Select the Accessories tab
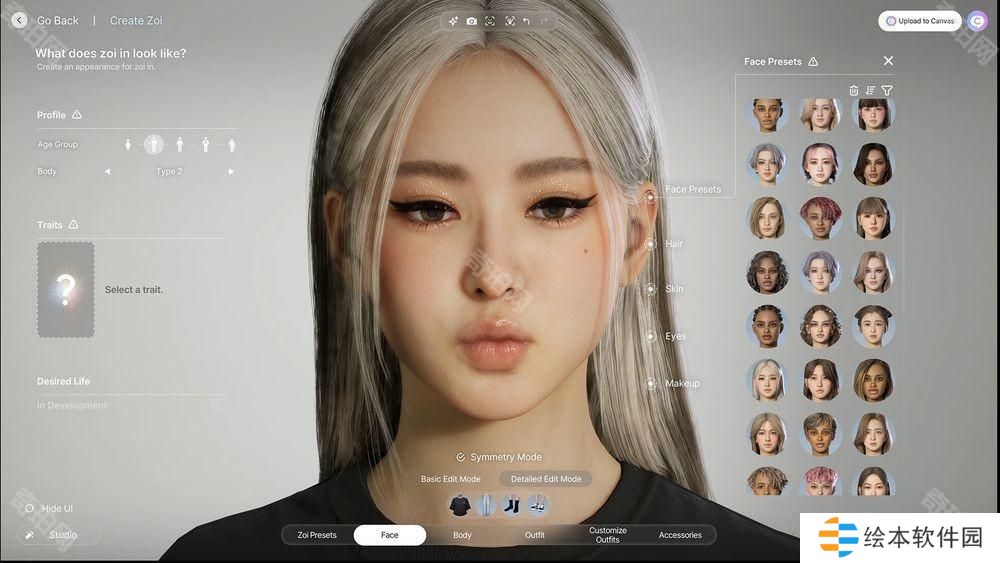This screenshot has height=563, width=1000. point(680,535)
